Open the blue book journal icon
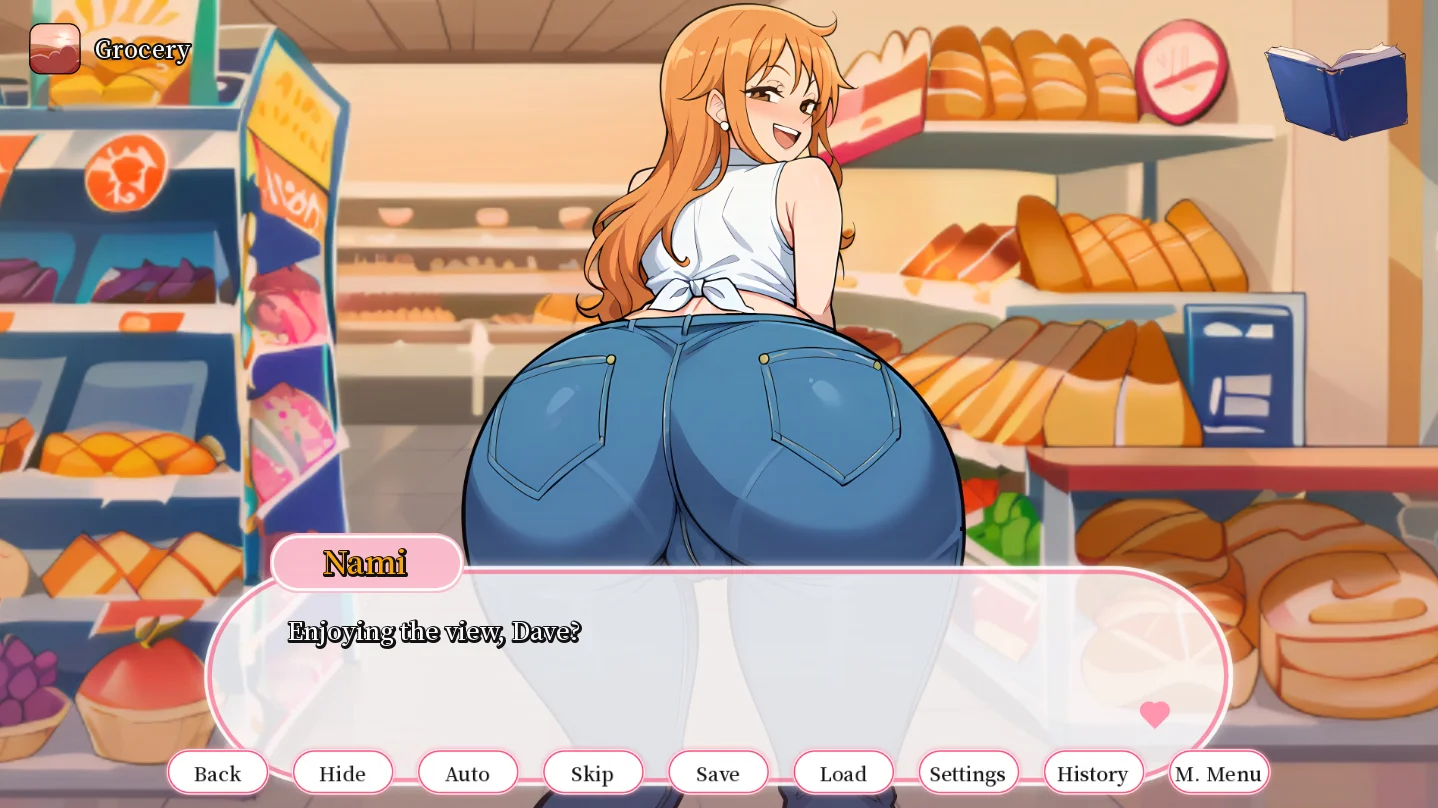Screen dimensions: 1438x808 coord(1336,88)
